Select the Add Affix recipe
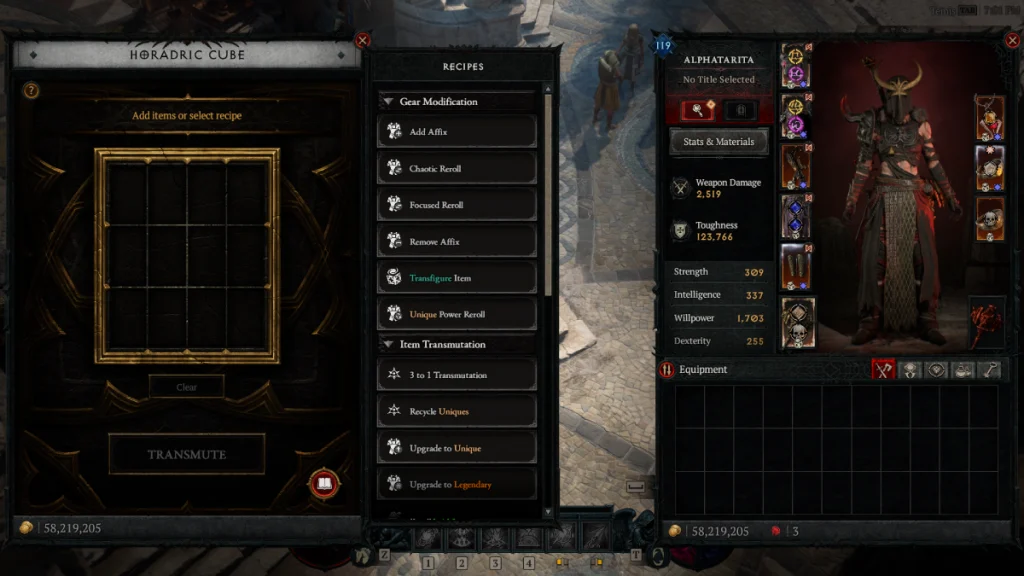This screenshot has height=576, width=1024. pyautogui.click(x=457, y=132)
